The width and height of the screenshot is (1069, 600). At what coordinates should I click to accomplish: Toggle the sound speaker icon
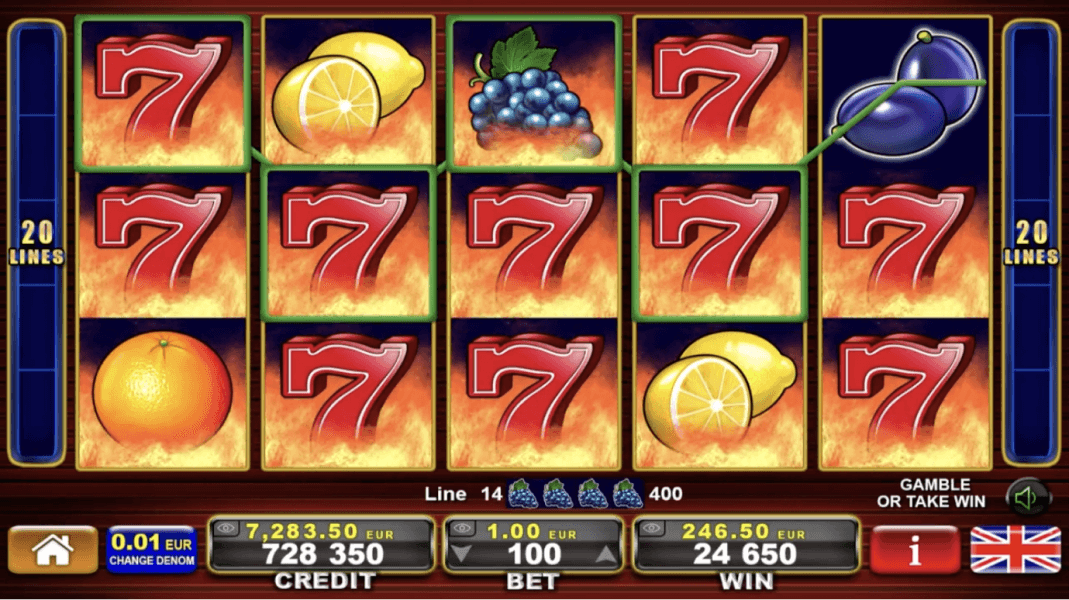click(x=1026, y=497)
